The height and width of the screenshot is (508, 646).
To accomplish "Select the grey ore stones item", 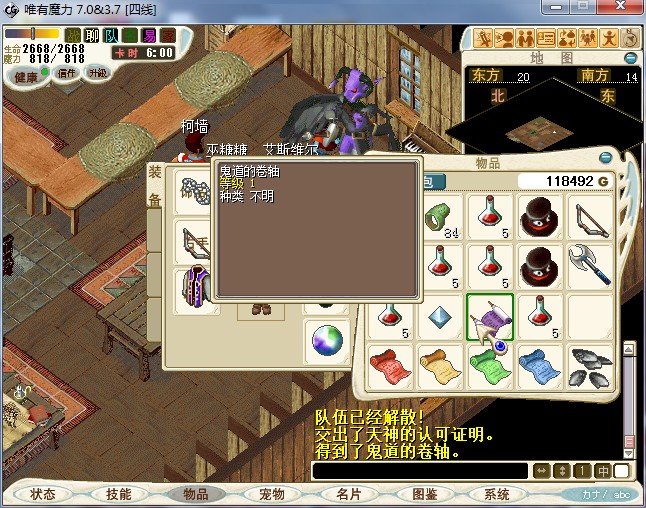I will coord(590,366).
